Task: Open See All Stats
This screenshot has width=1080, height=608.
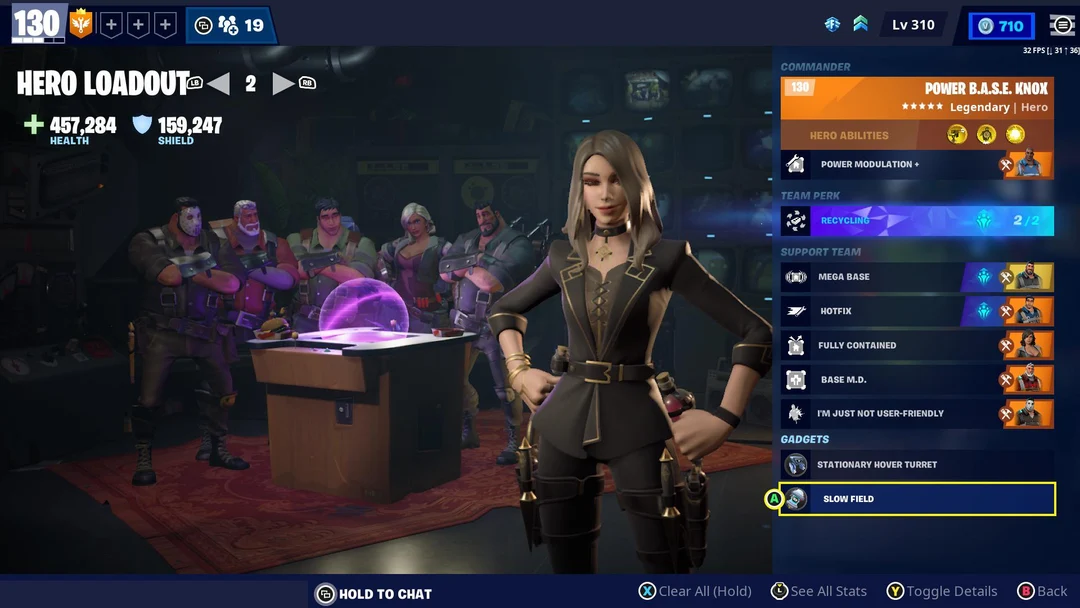Action: 818,591
